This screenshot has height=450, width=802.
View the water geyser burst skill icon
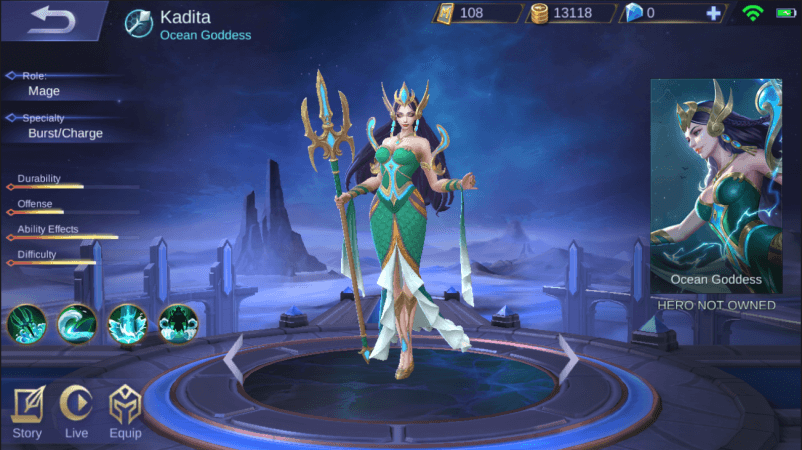coord(127,323)
